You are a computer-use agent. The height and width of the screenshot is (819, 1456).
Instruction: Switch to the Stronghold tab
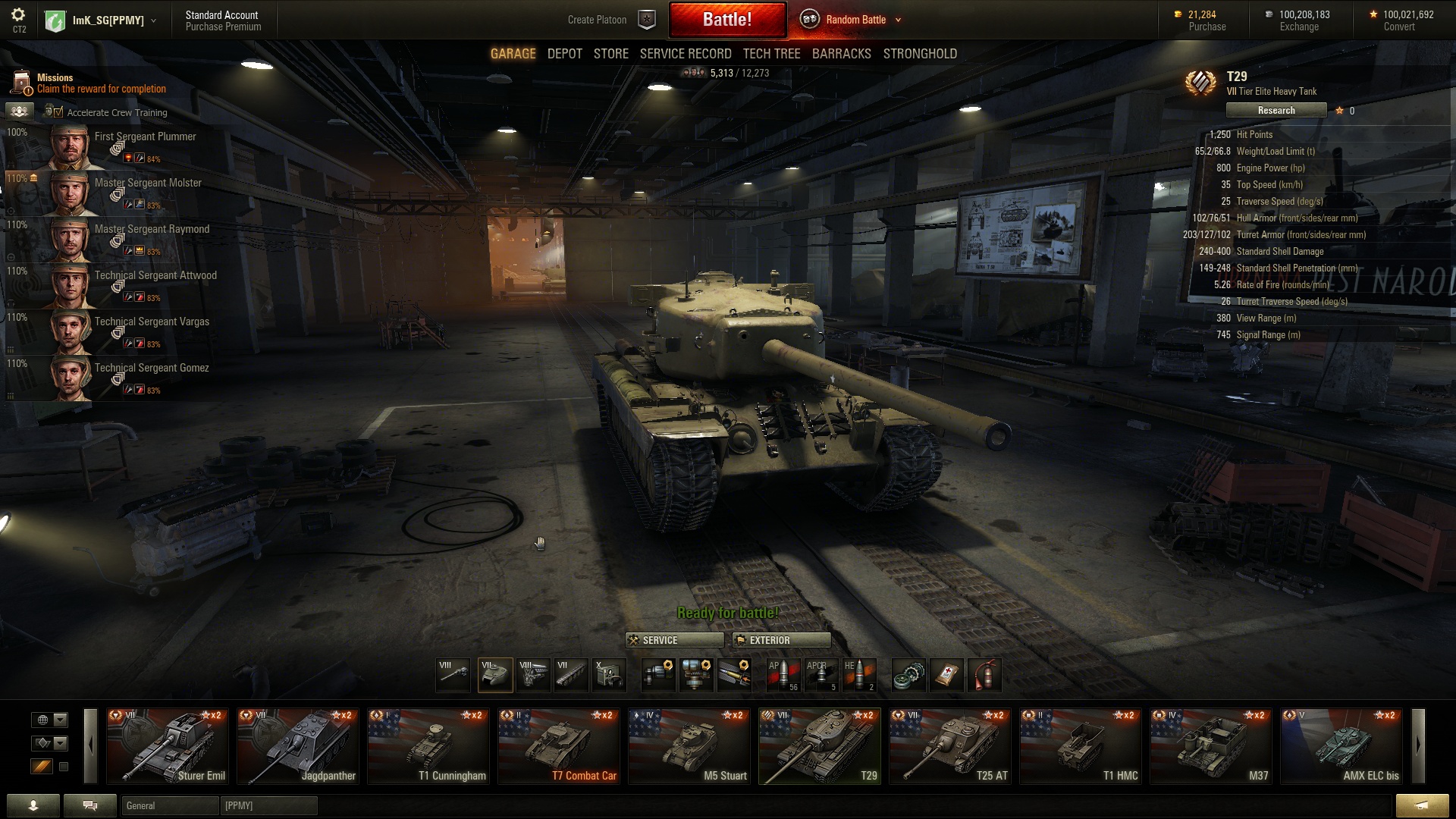920,54
